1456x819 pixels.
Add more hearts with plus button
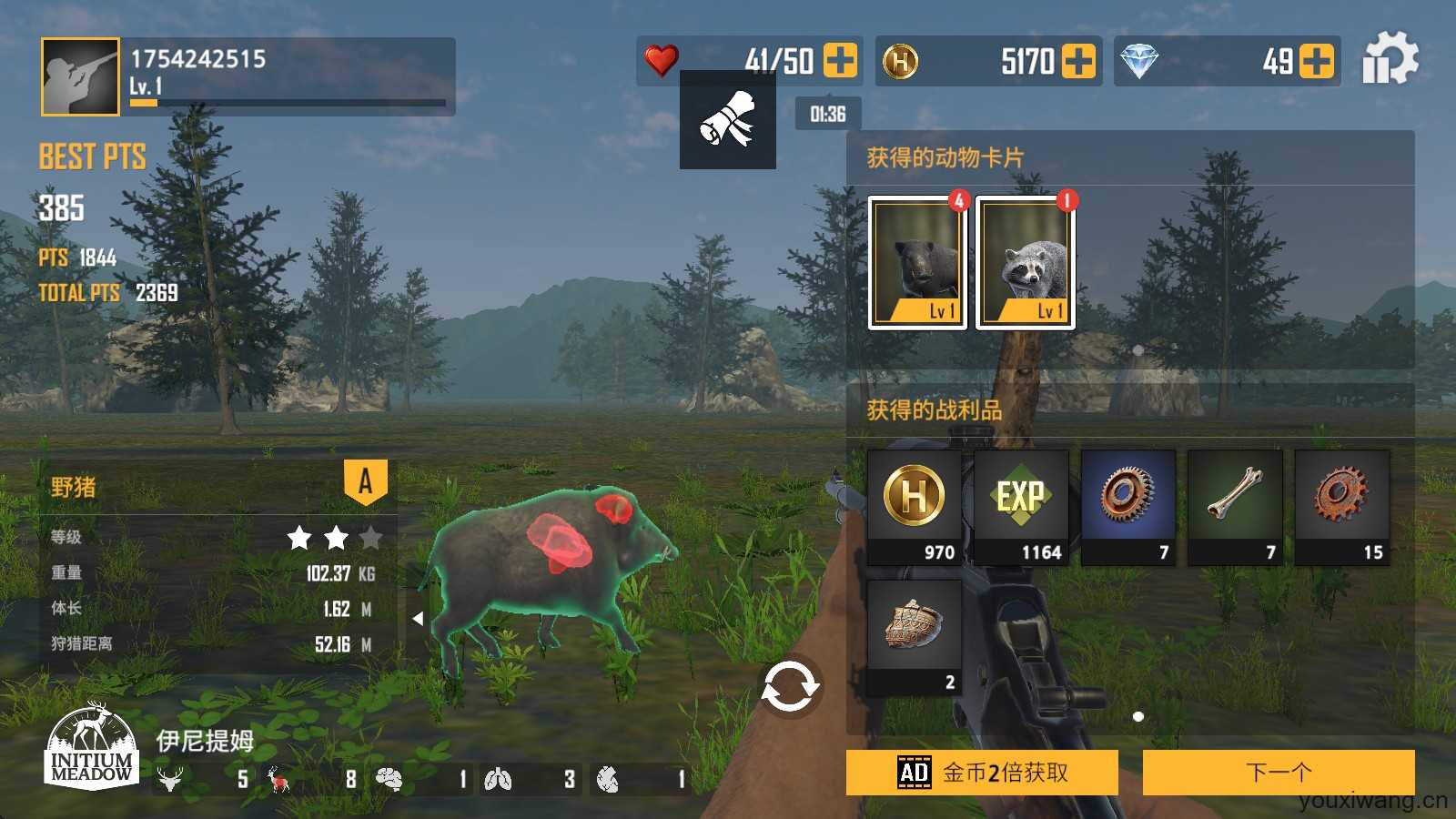pyautogui.click(x=840, y=61)
